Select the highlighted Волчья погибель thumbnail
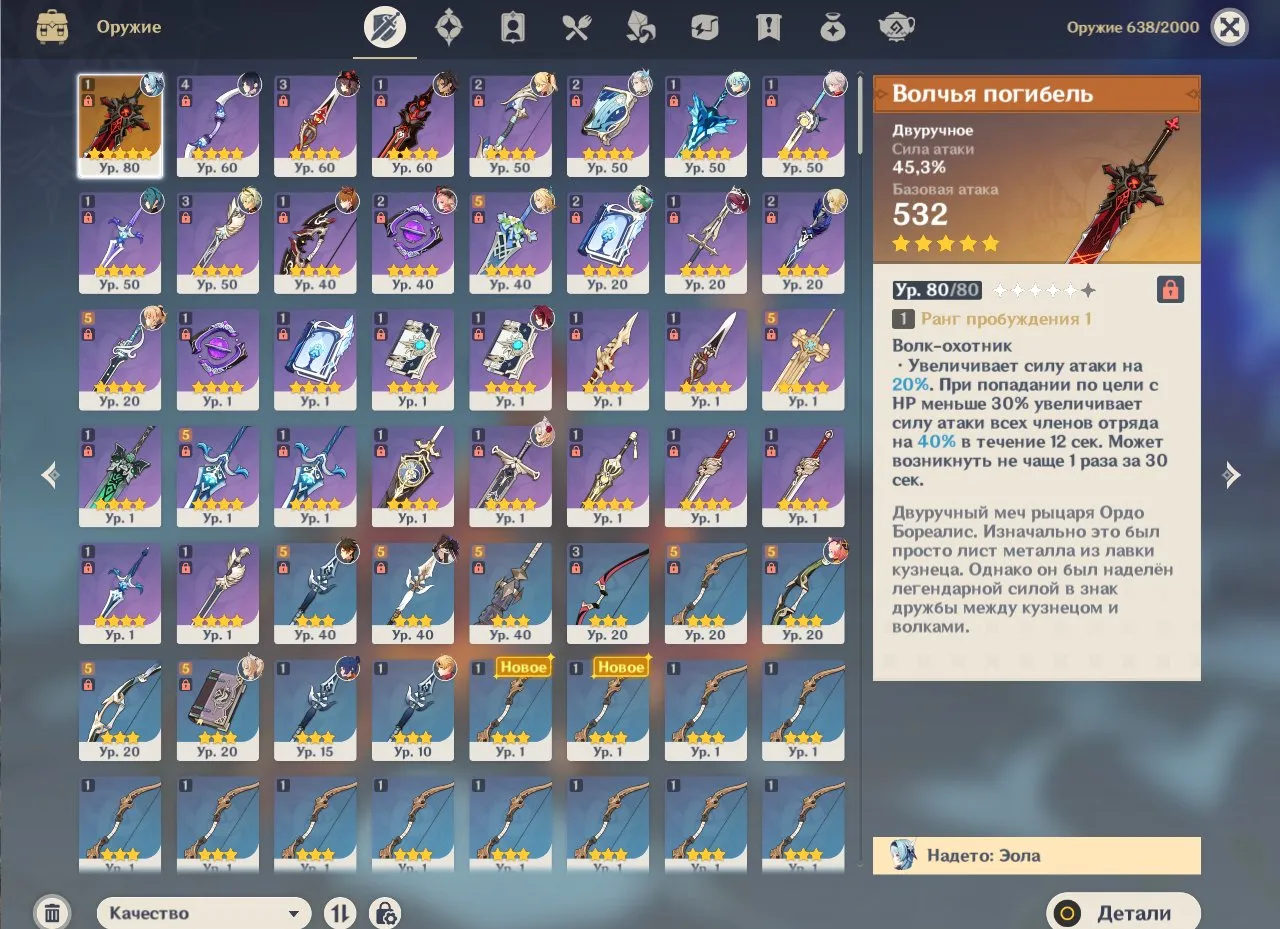 [120, 118]
